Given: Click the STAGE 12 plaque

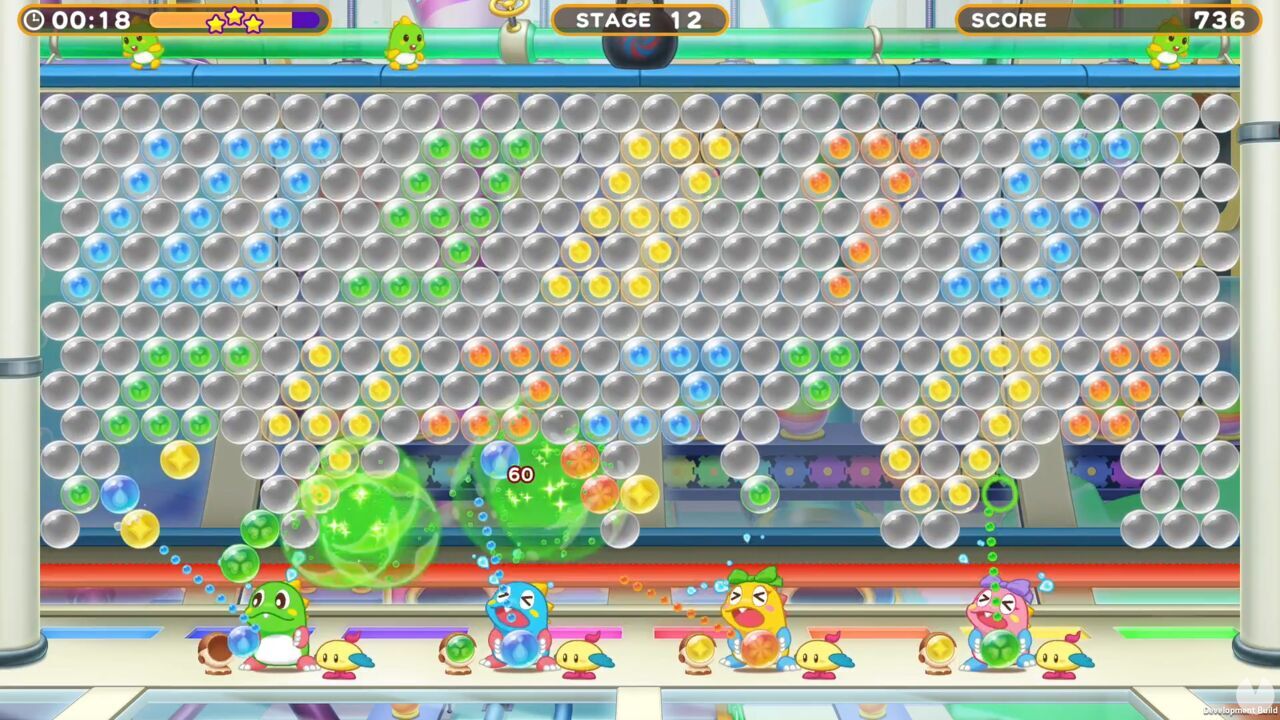Looking at the screenshot, I should [640, 19].
